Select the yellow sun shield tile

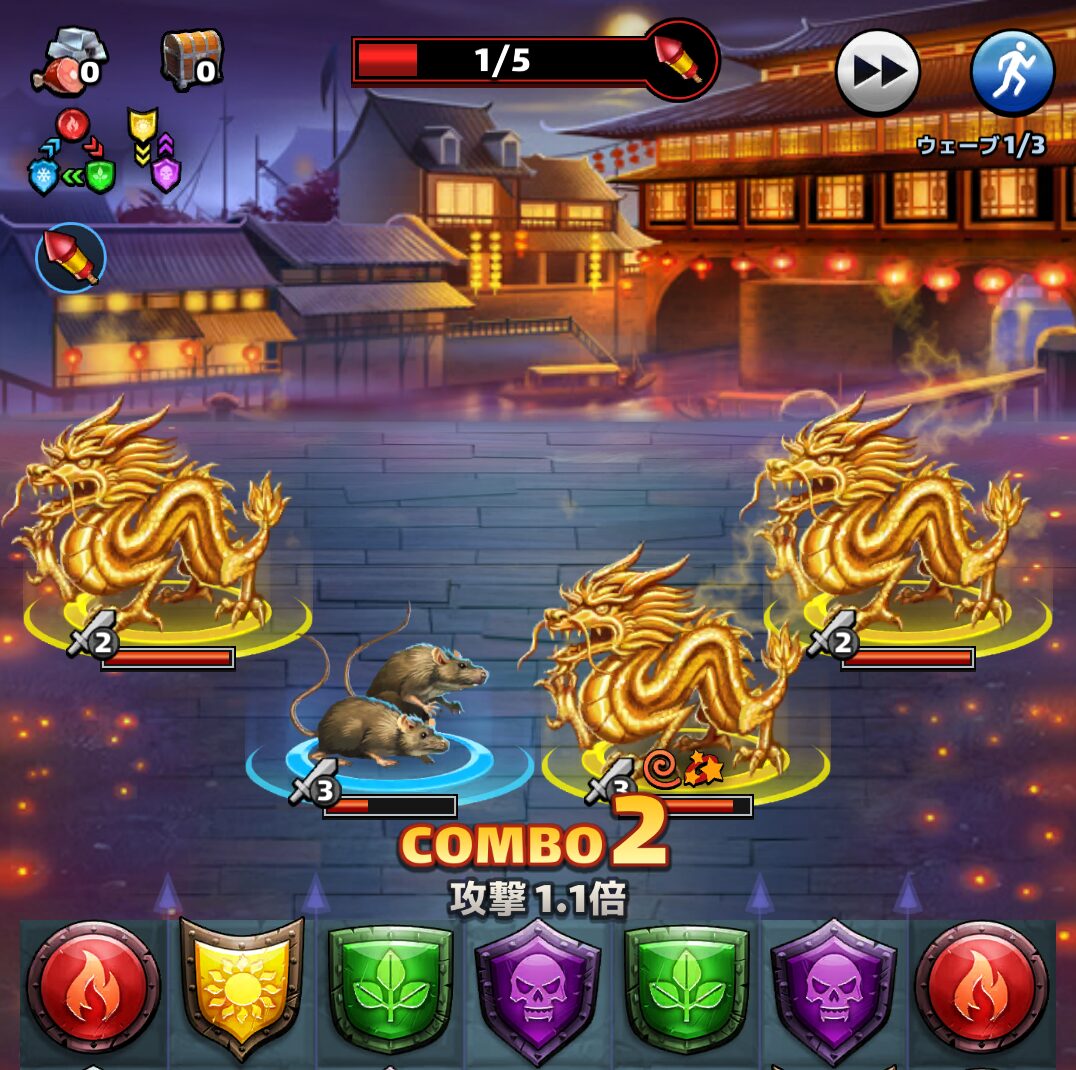click(241, 986)
